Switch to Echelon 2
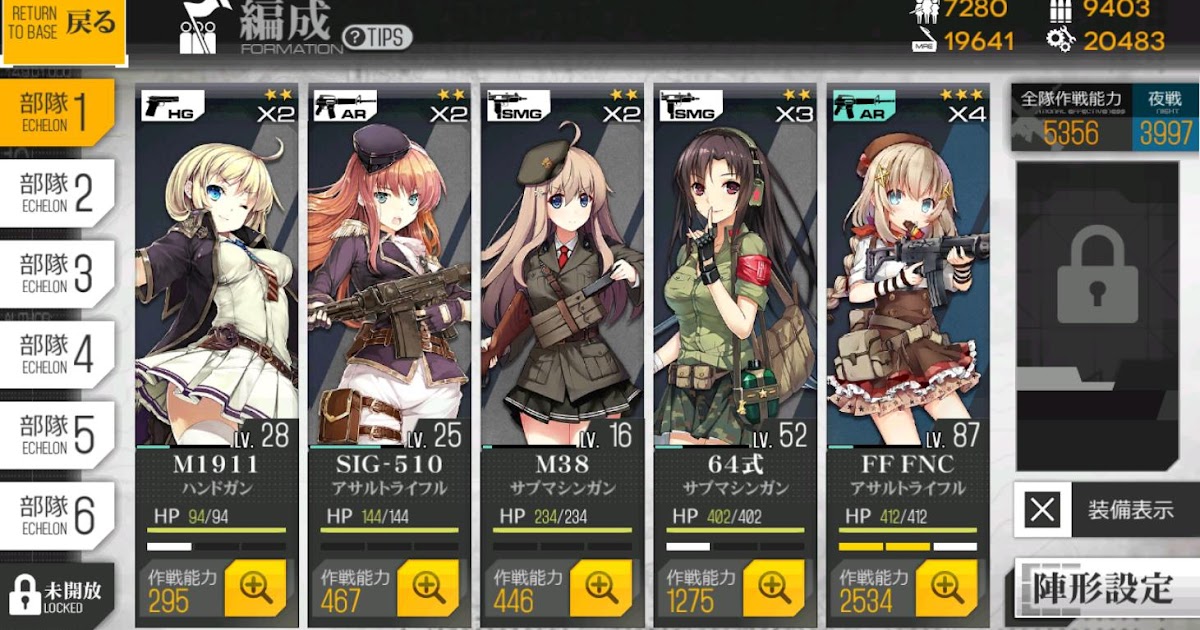 click(58, 193)
